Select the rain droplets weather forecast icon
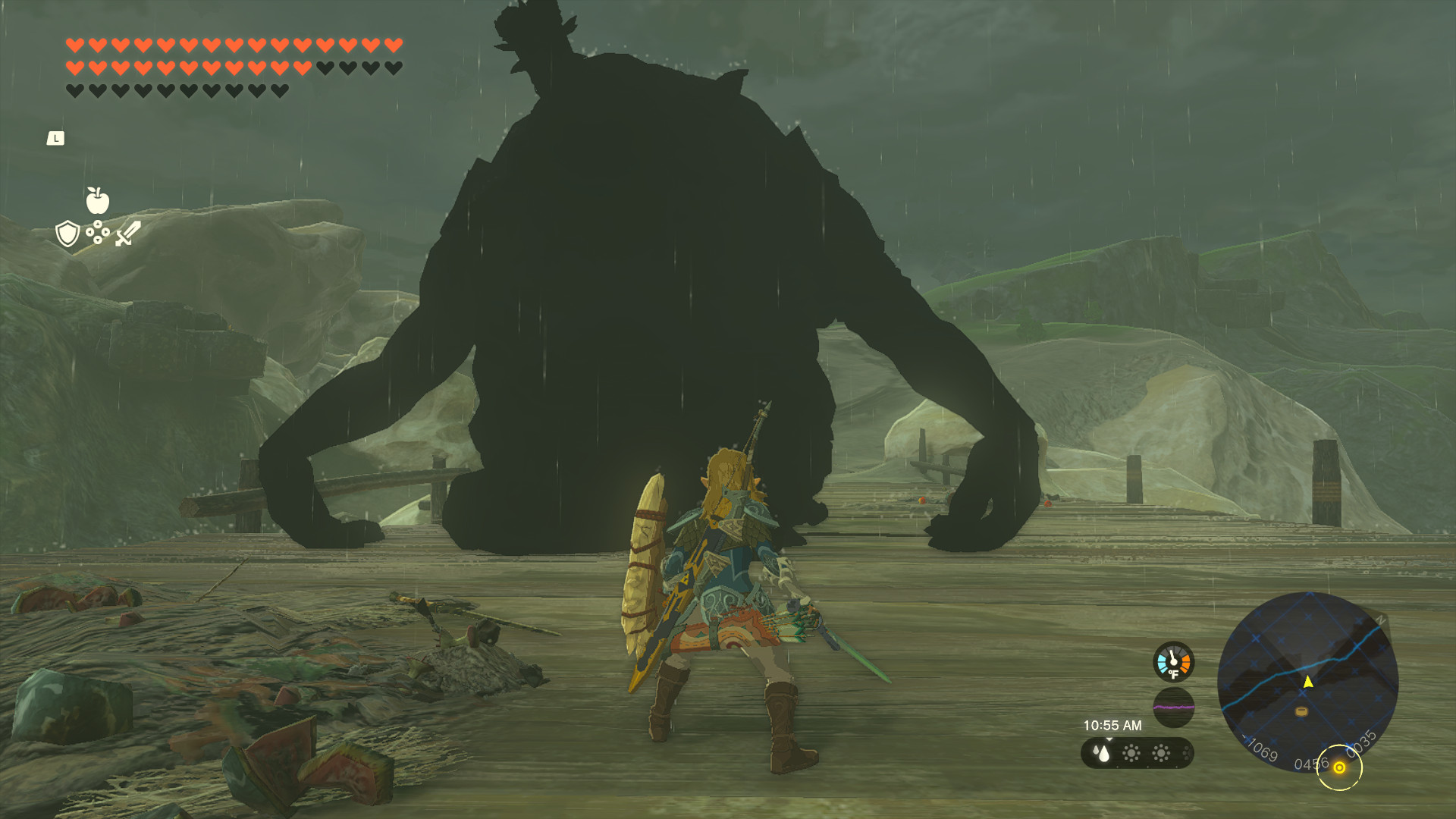Viewport: 1456px width, 819px height. point(1102,754)
